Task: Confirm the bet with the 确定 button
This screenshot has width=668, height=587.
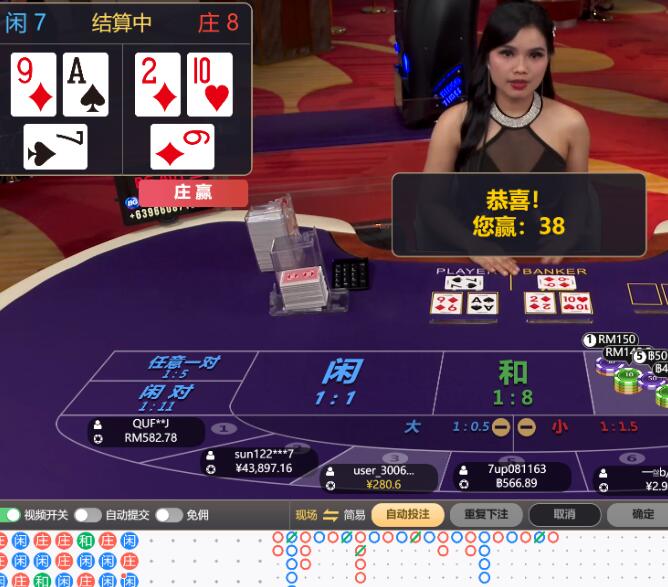Action: (x=642, y=515)
